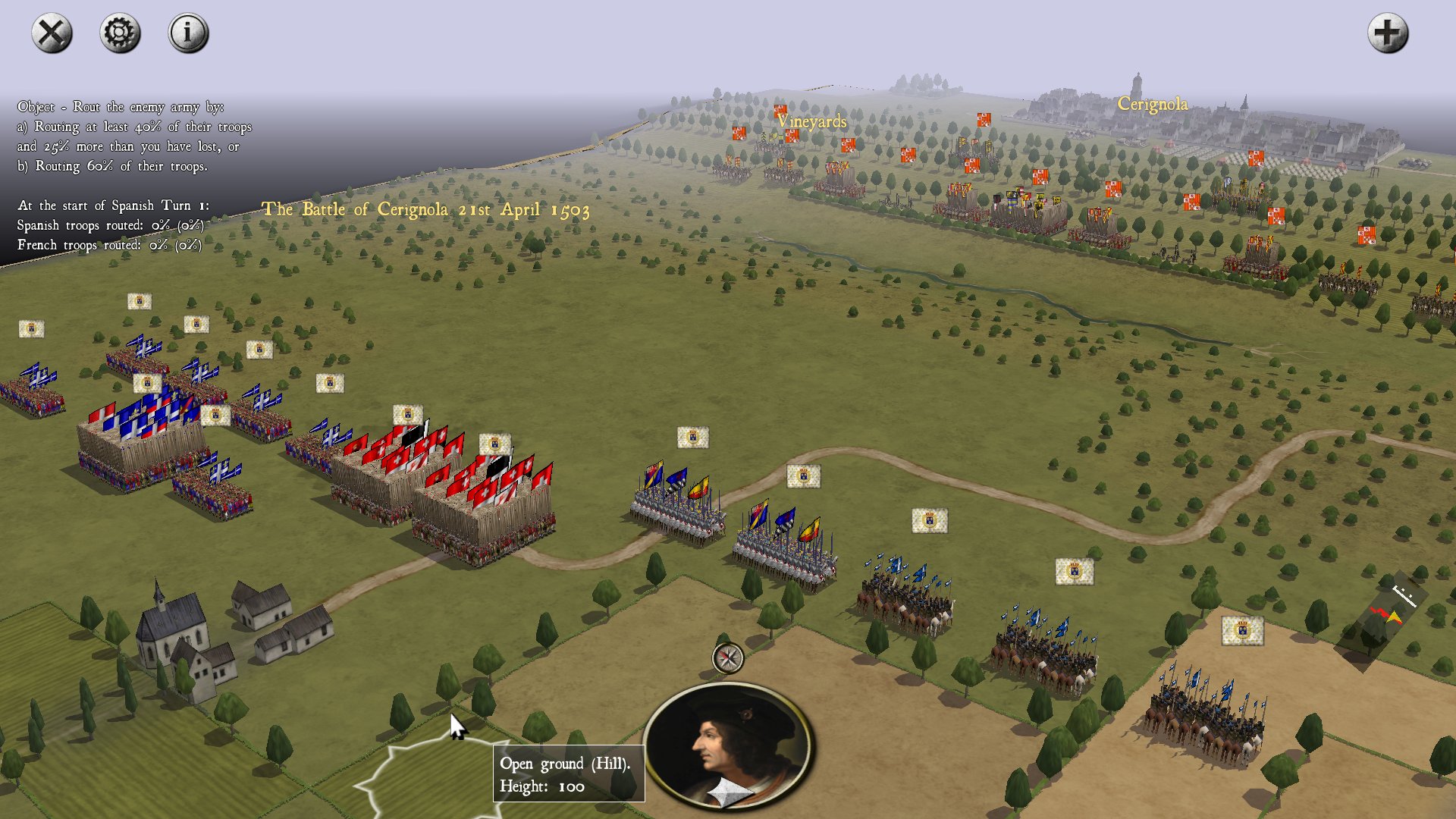Open the tilted minimap

(1382, 622)
